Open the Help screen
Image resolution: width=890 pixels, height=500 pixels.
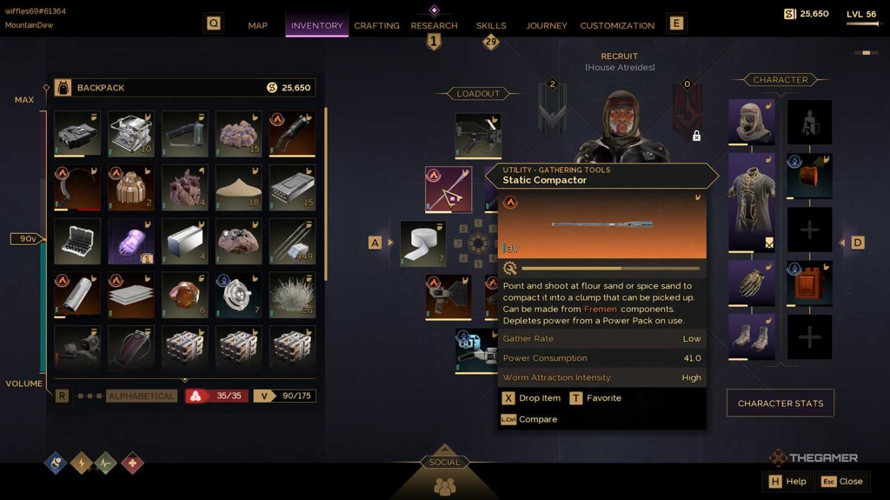pyautogui.click(x=787, y=481)
